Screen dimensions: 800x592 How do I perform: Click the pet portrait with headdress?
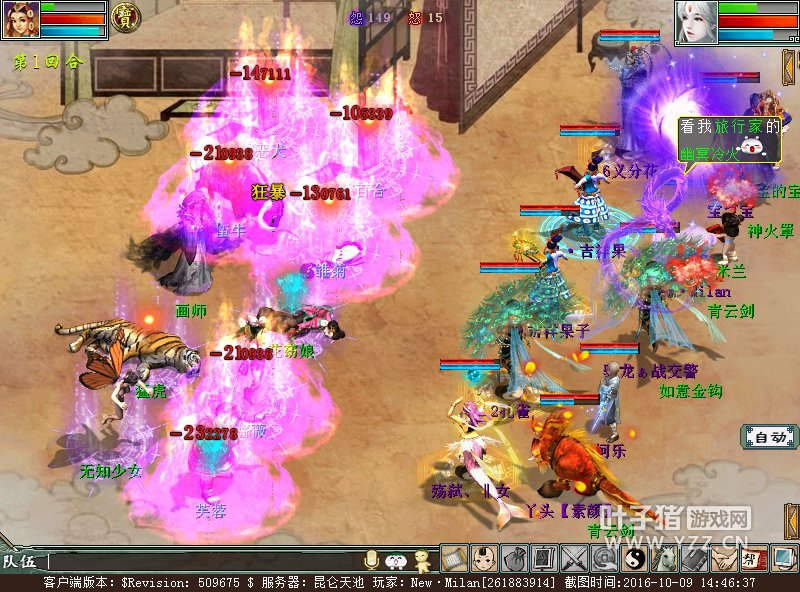coord(20,19)
